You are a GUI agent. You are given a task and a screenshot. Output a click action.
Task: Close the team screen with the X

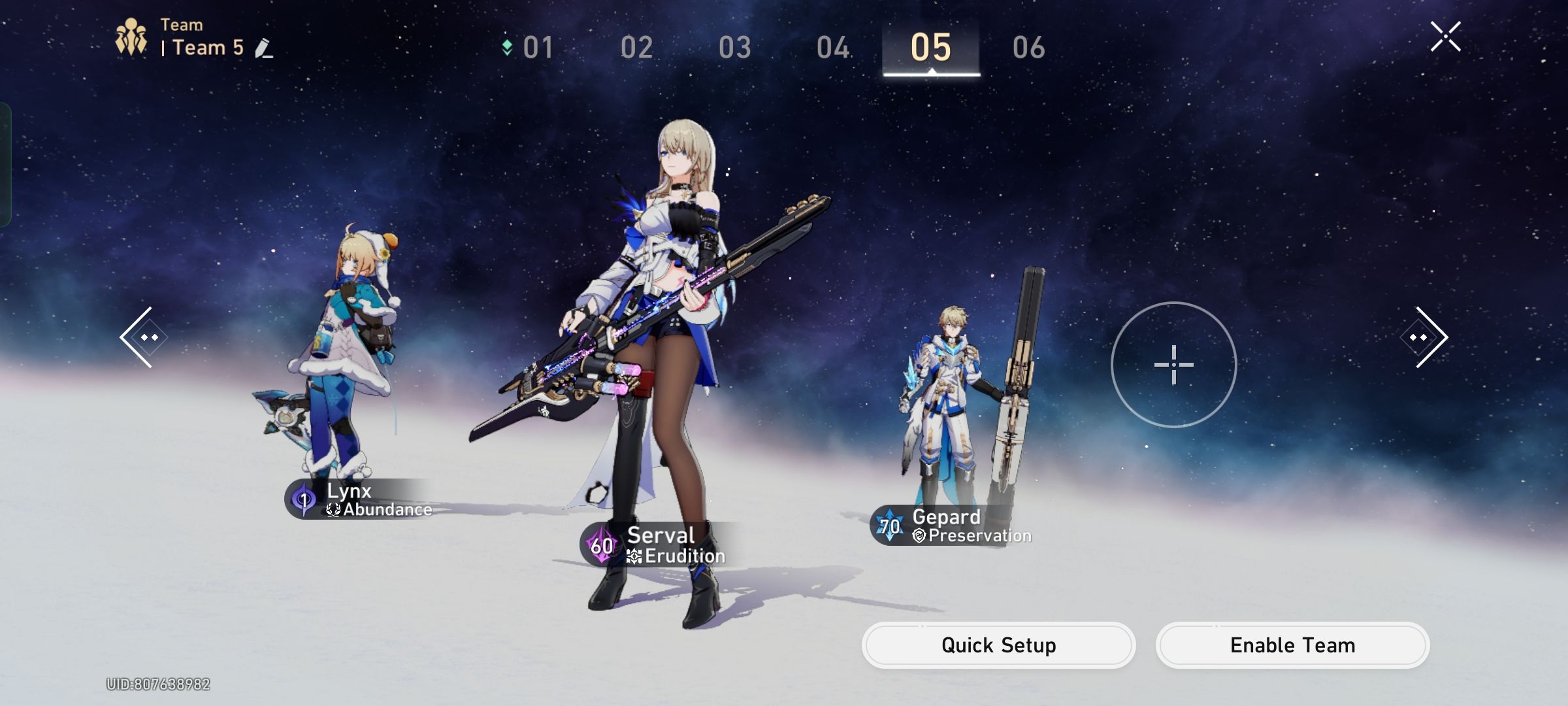tap(1446, 36)
